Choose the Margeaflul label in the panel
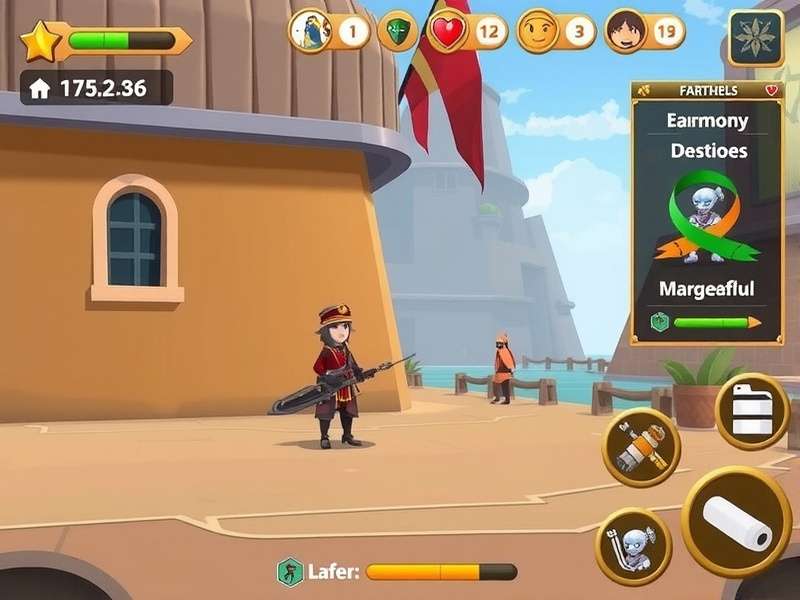This screenshot has height=600, width=800. coord(707,289)
